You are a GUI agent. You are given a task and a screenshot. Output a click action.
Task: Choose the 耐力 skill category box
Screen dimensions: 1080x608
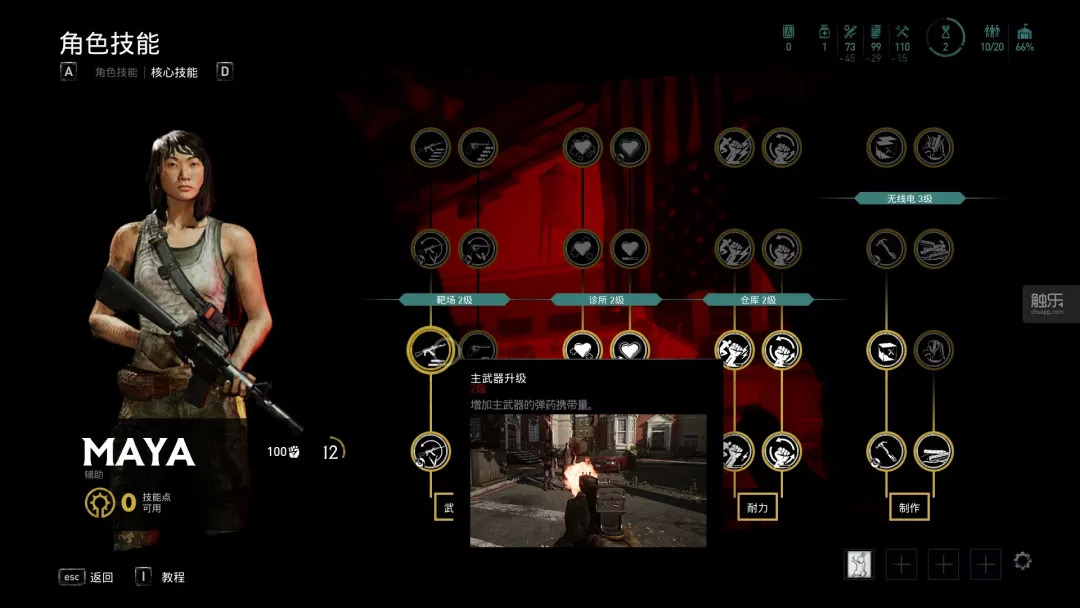point(757,508)
